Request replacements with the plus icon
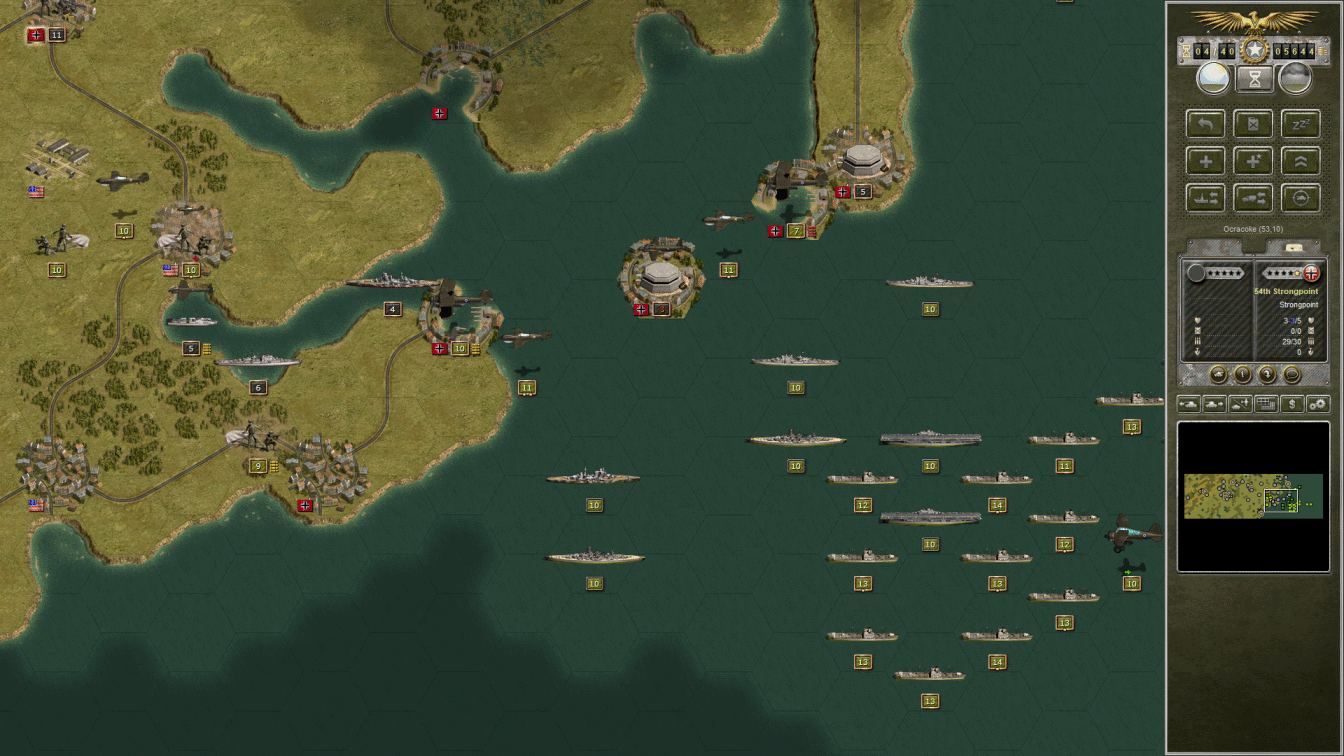 pos(1205,160)
